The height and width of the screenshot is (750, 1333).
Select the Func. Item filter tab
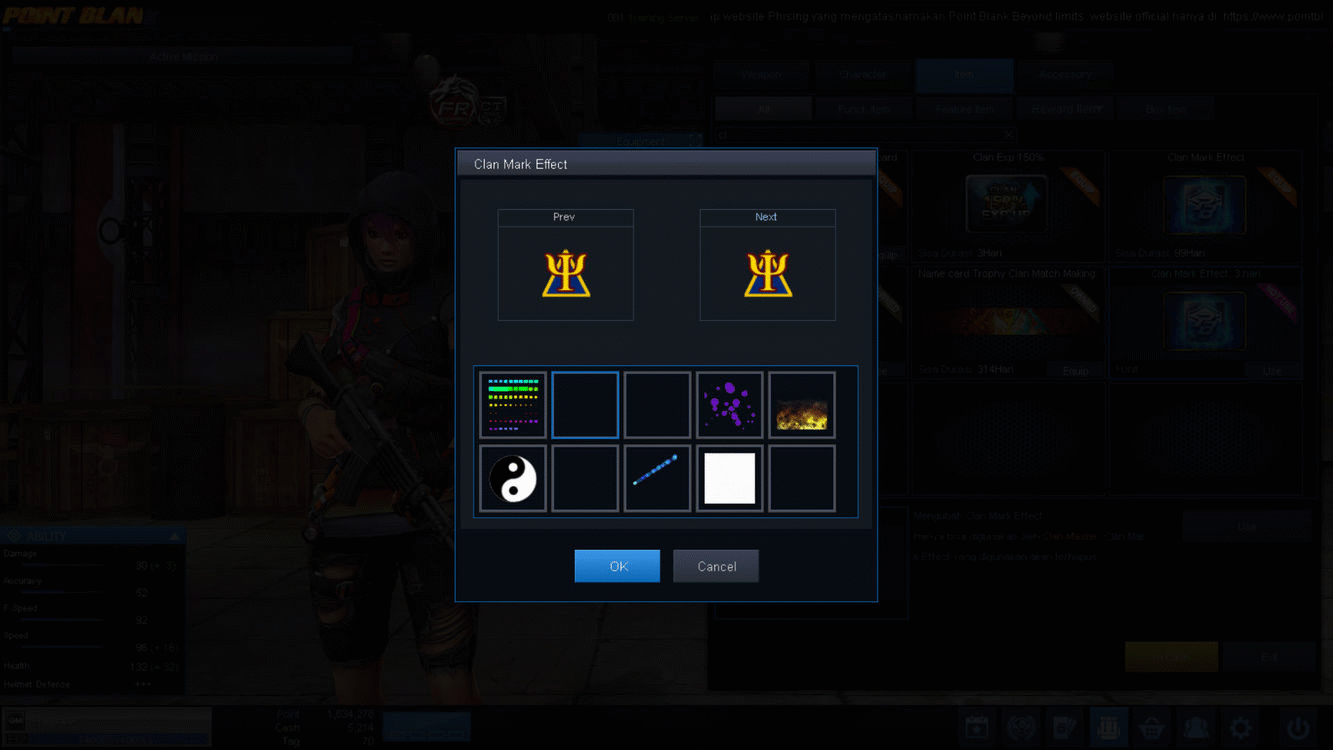[863, 107]
